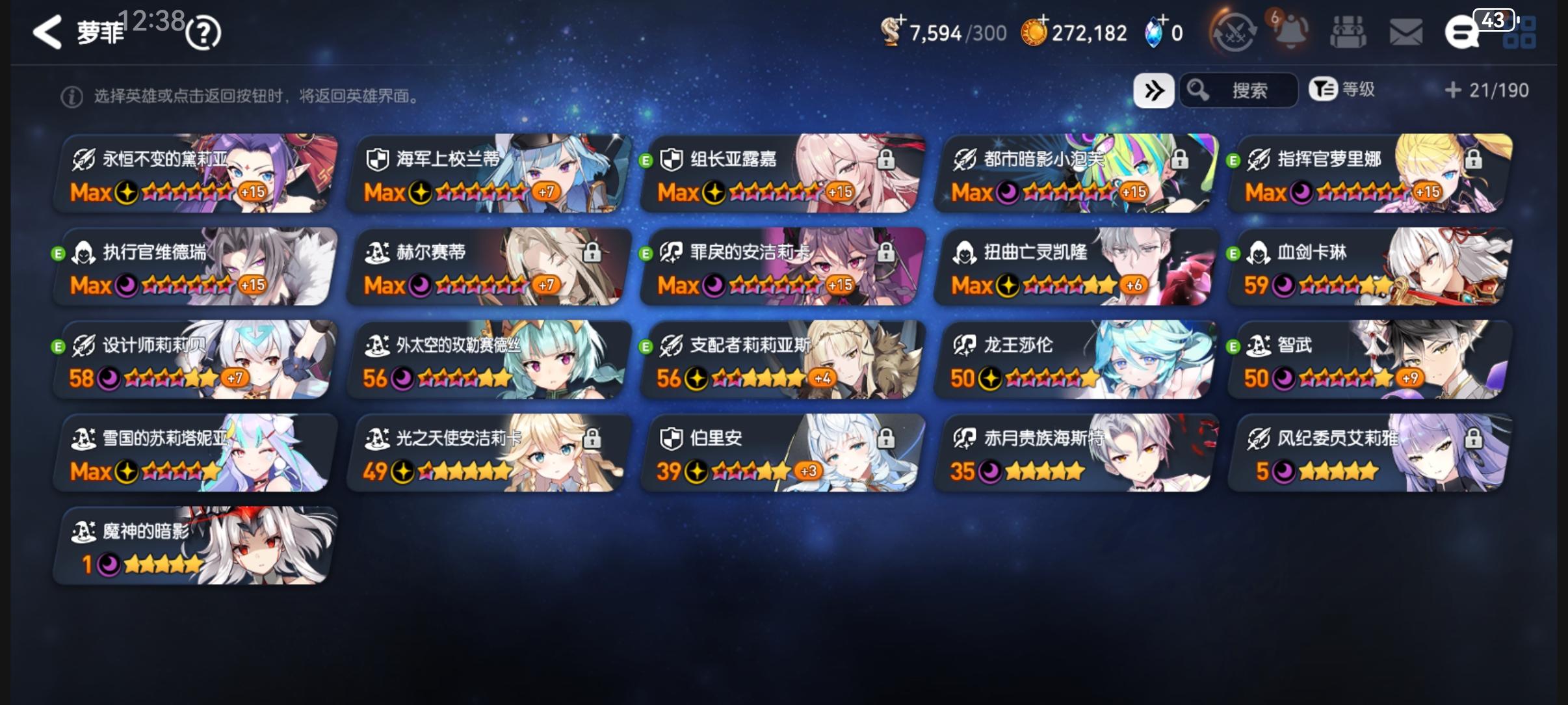Viewport: 1568px width, 705px height.
Task: Select the 血剑卡琳 hero card
Action: pyautogui.click(x=1368, y=267)
